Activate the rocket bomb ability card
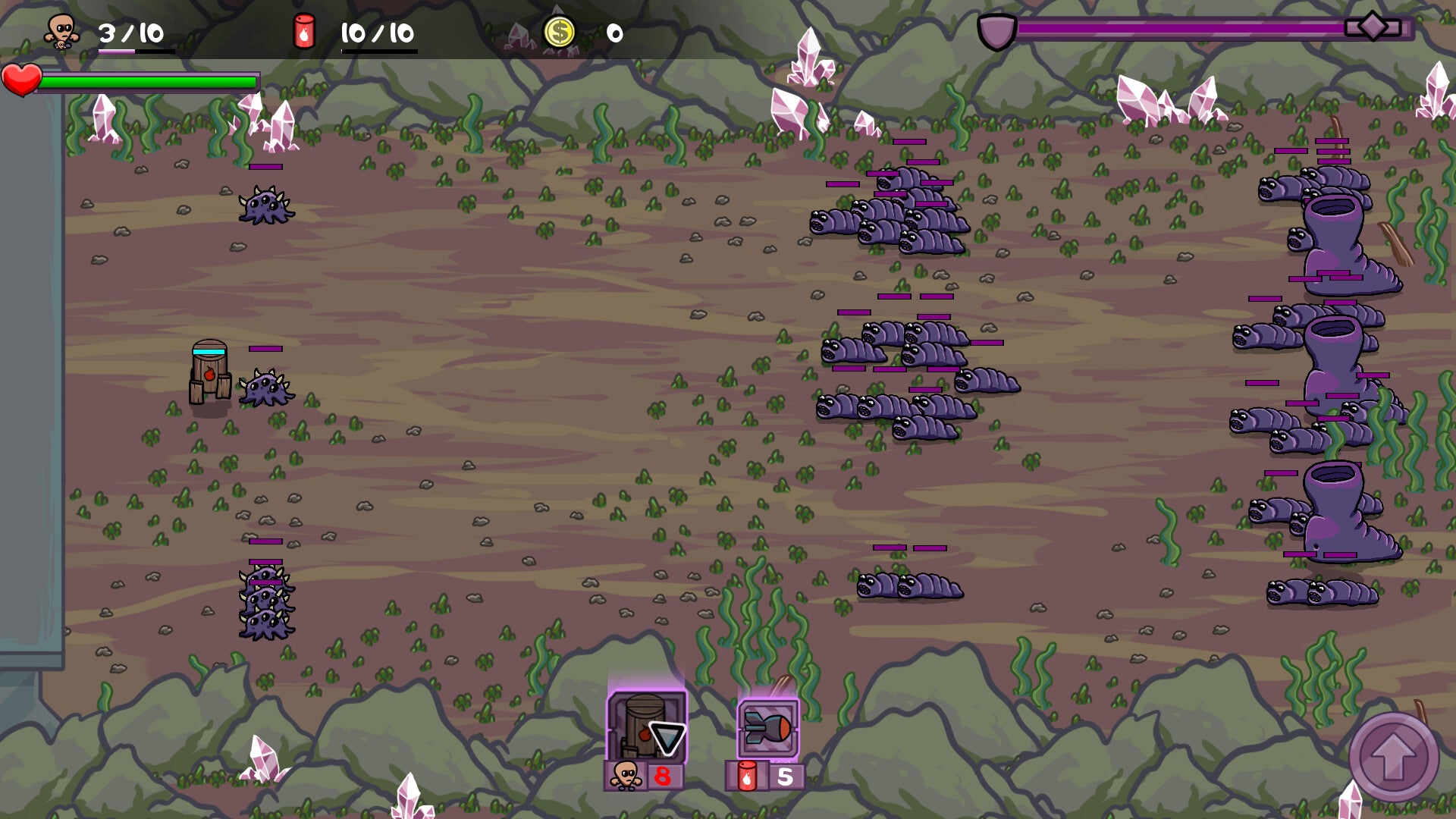 (x=767, y=729)
